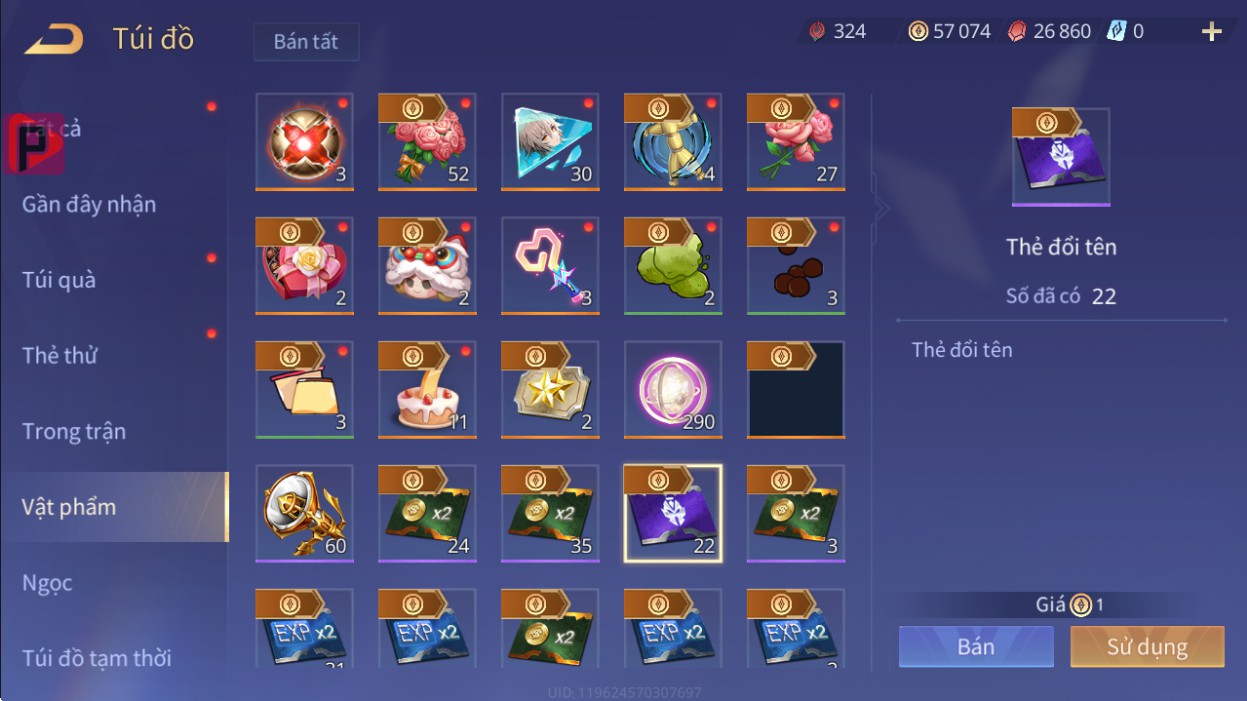Open the Ngọc category
Viewport: 1247px width, 701px height.
[48, 583]
